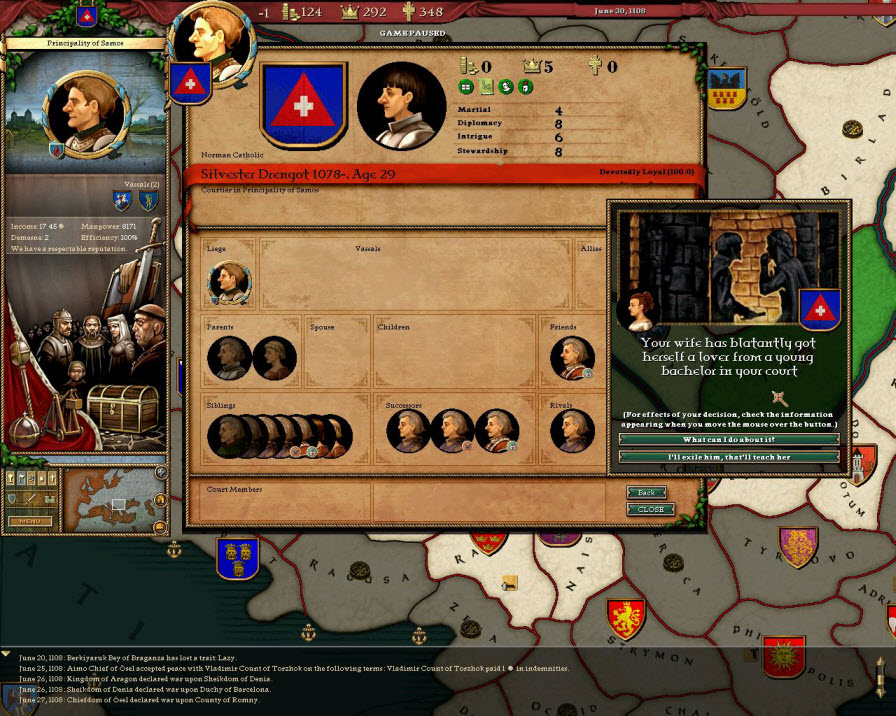Expand the event log arrow
This screenshot has width=896, height=716.
[x=7, y=653]
